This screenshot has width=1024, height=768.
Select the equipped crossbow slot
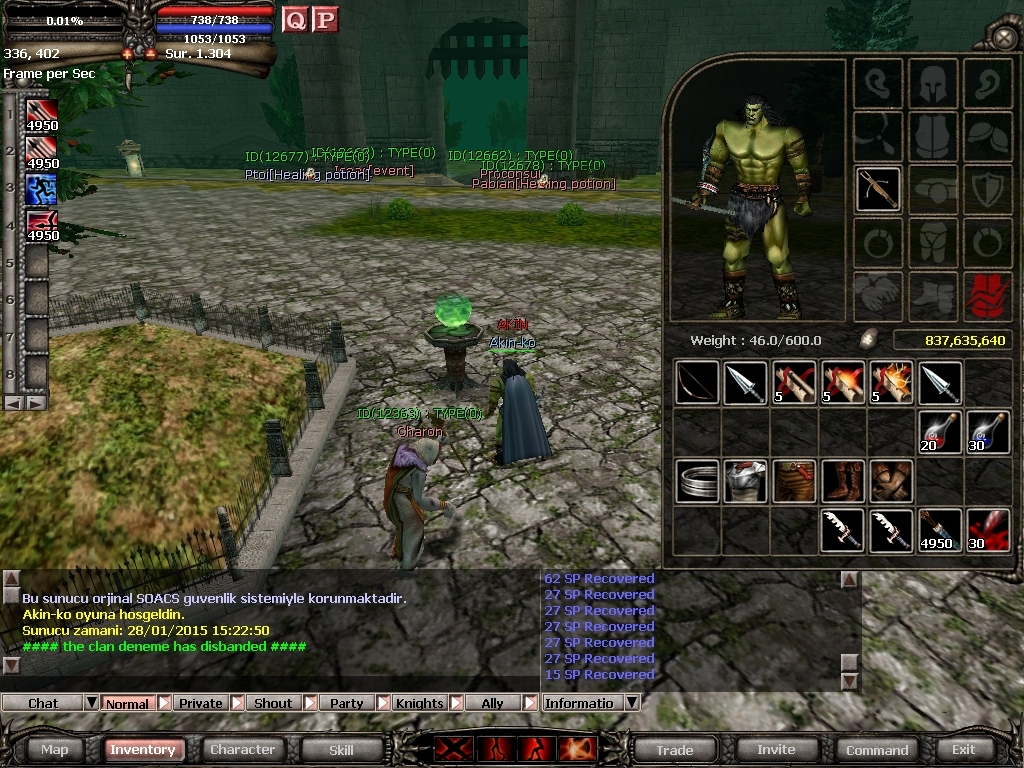click(878, 188)
